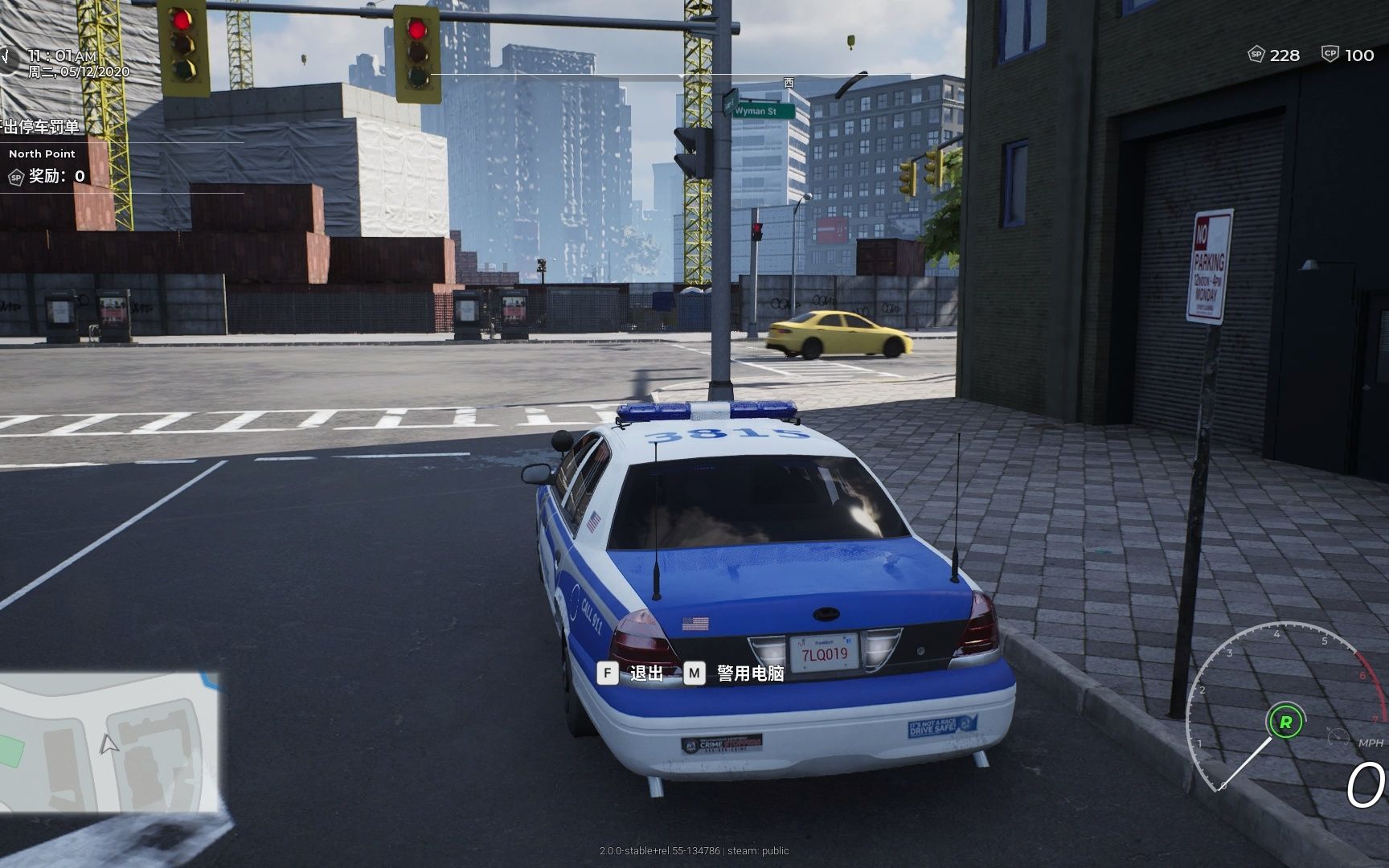1389x868 pixels.
Task: Enable the mission objective 出停车罚单
Action: [x=40, y=129]
